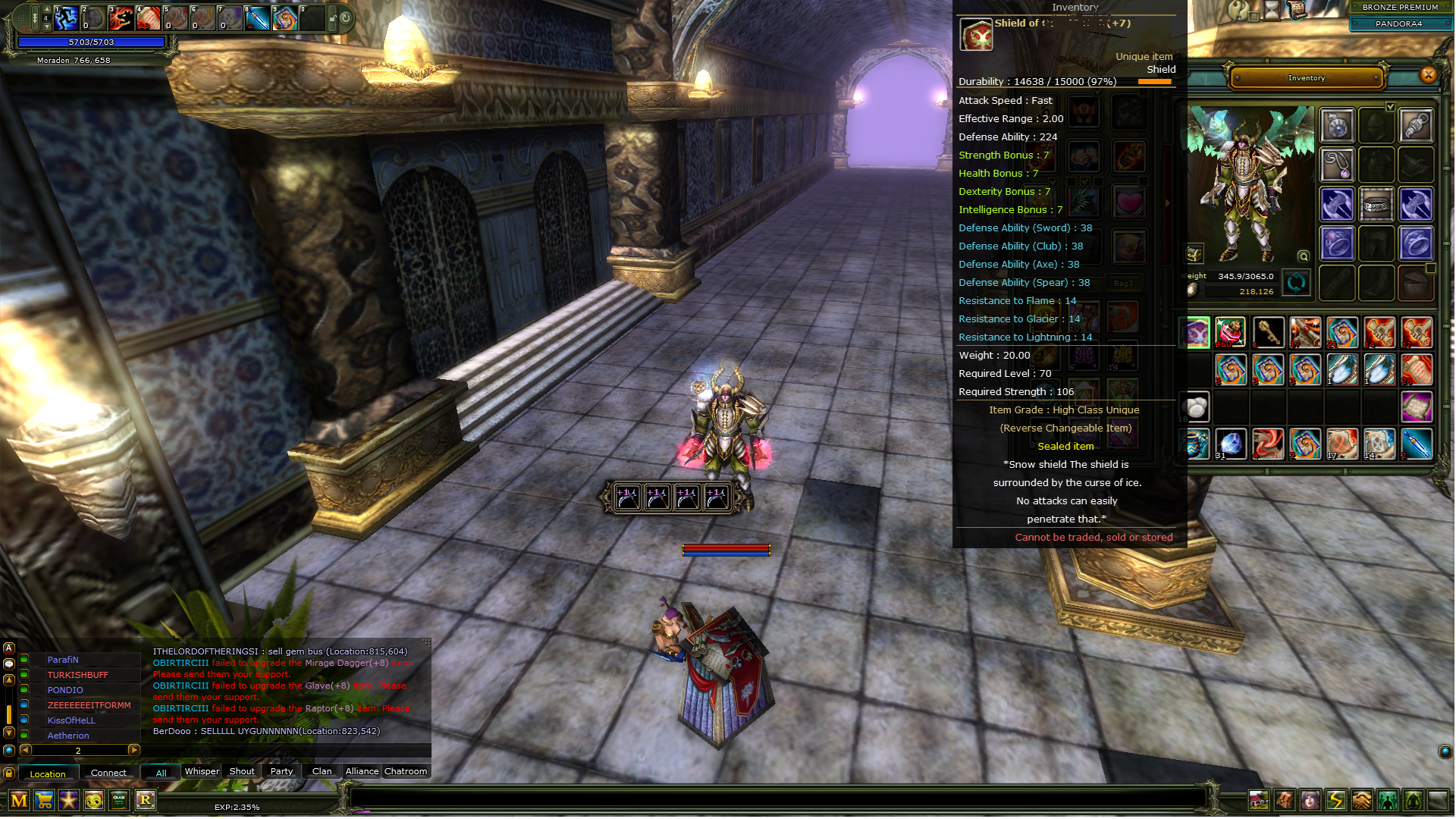Click the golden M menu icon
Screen dimensions: 1456x819
click(18, 800)
